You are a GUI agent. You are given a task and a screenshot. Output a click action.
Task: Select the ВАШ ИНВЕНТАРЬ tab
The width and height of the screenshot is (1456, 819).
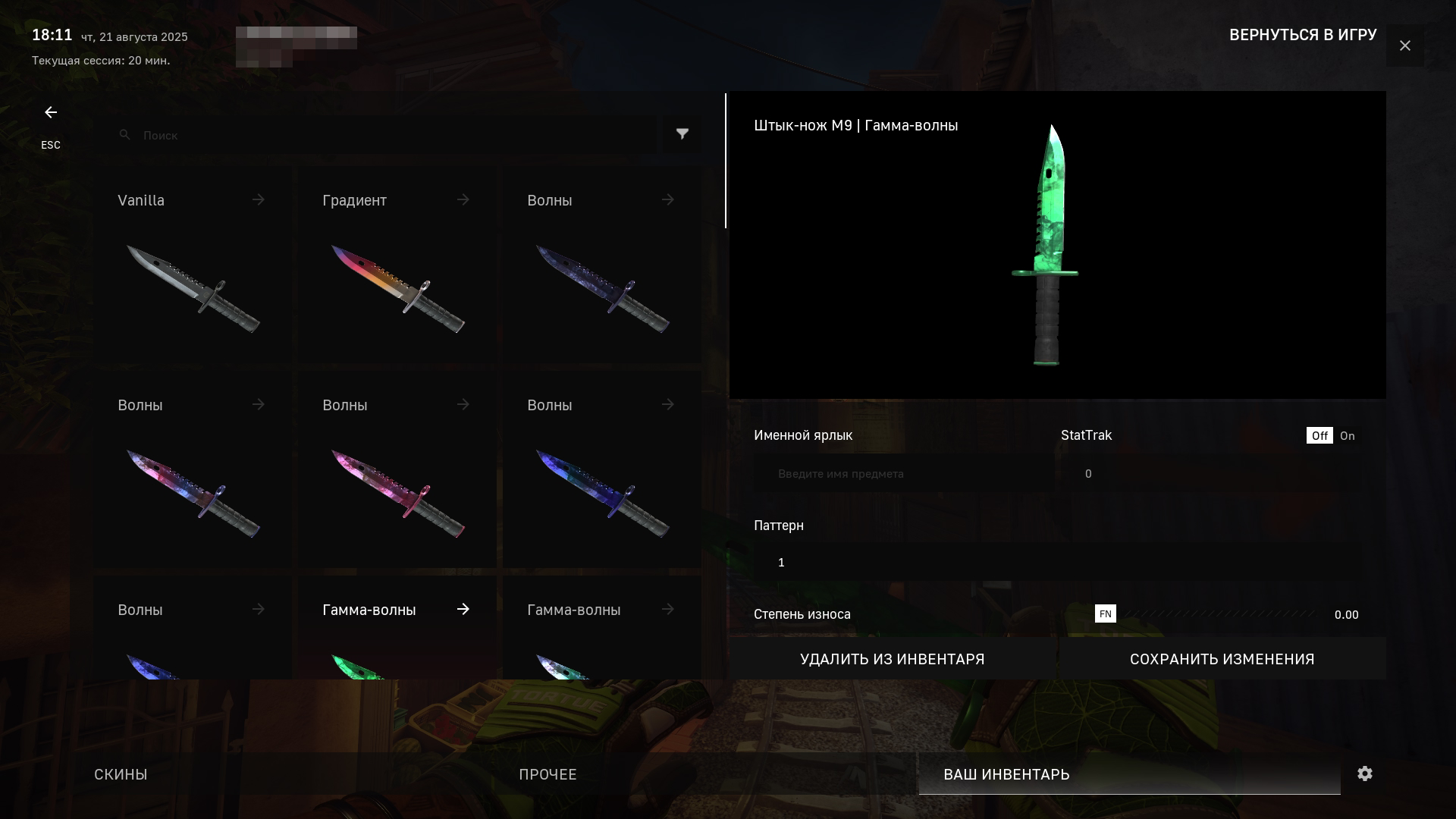1006,774
